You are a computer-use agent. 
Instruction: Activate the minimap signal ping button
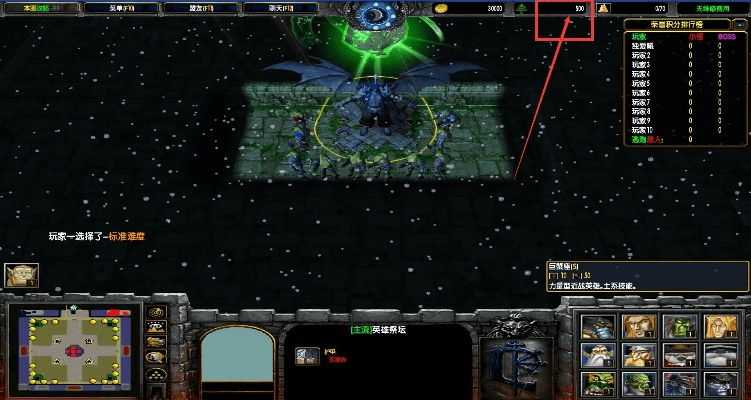coord(156,313)
